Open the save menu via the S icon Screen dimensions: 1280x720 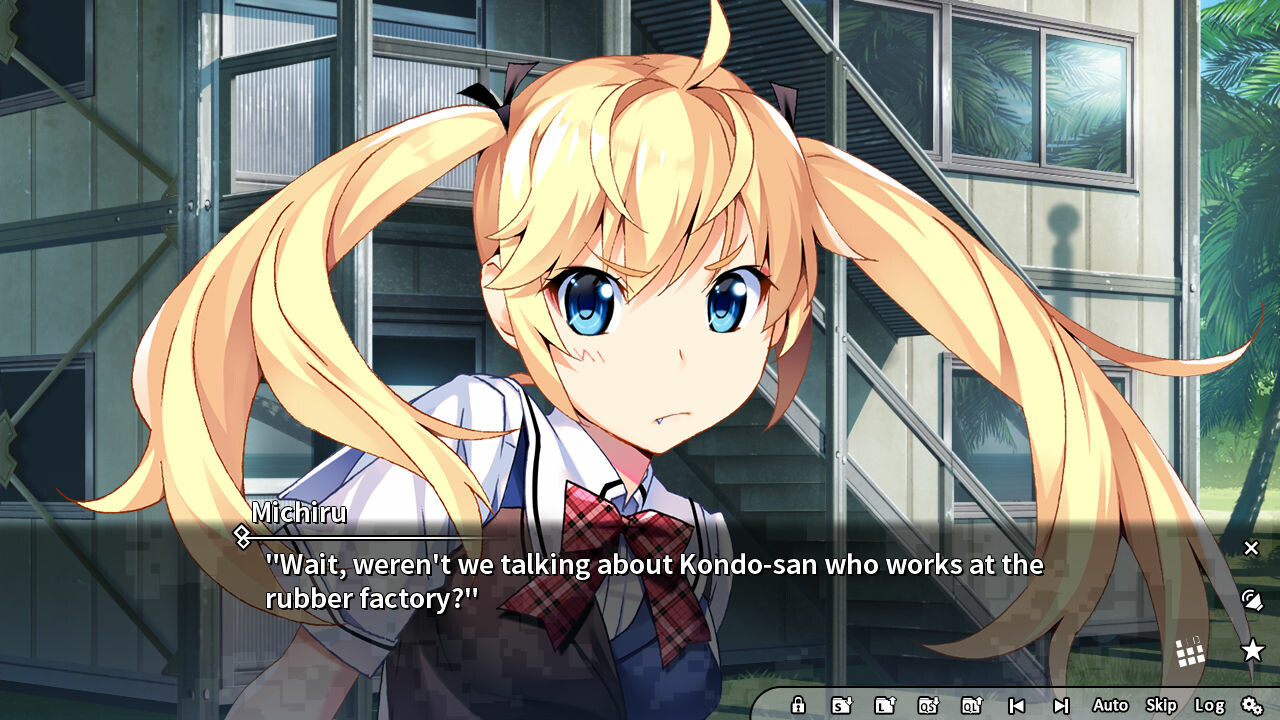(x=840, y=705)
